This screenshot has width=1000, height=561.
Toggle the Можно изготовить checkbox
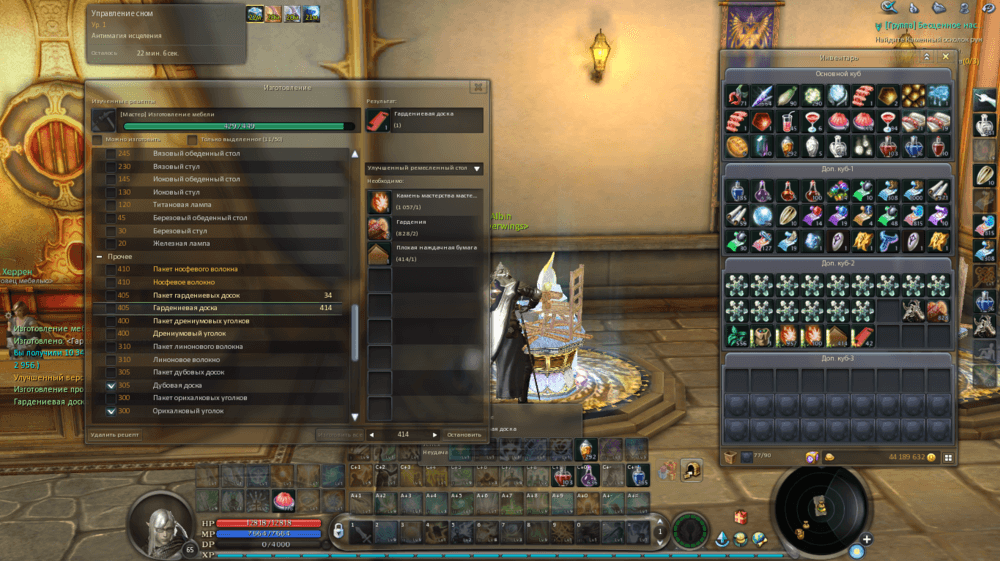97,139
